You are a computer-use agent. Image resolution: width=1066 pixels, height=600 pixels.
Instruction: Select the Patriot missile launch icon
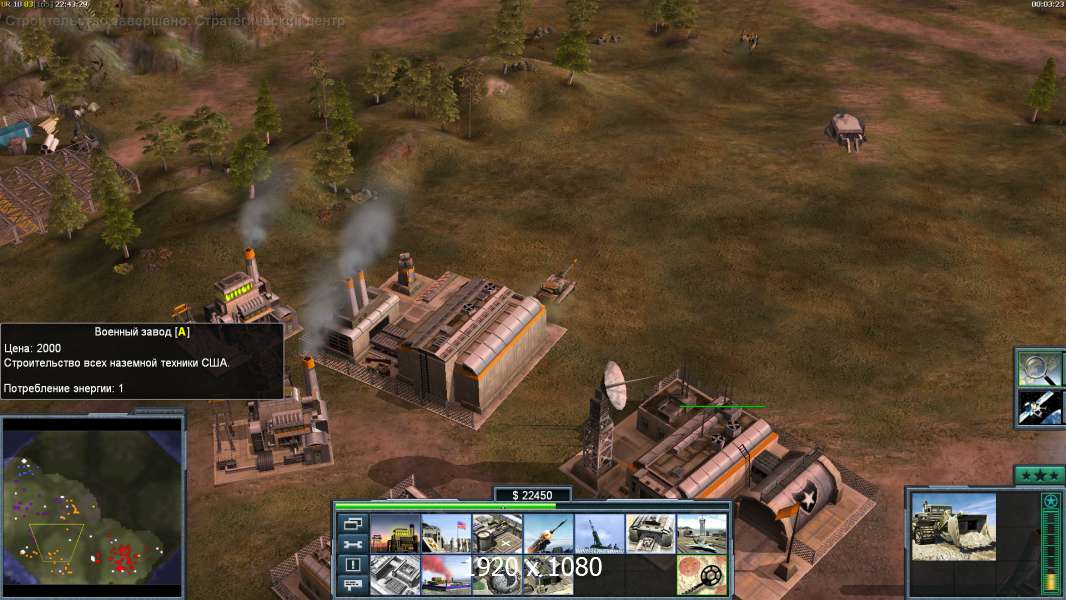click(548, 533)
